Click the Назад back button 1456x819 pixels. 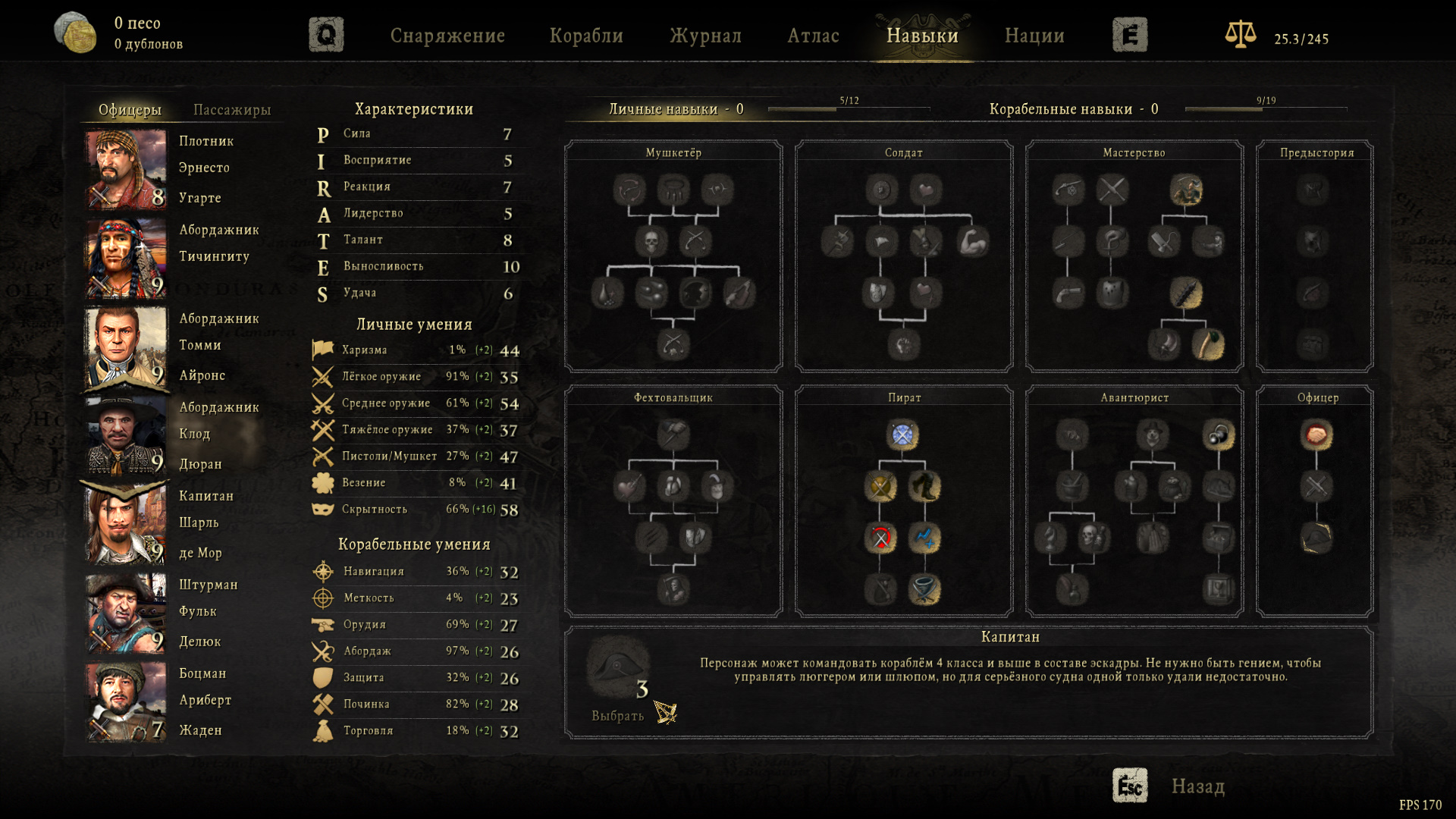(1197, 786)
